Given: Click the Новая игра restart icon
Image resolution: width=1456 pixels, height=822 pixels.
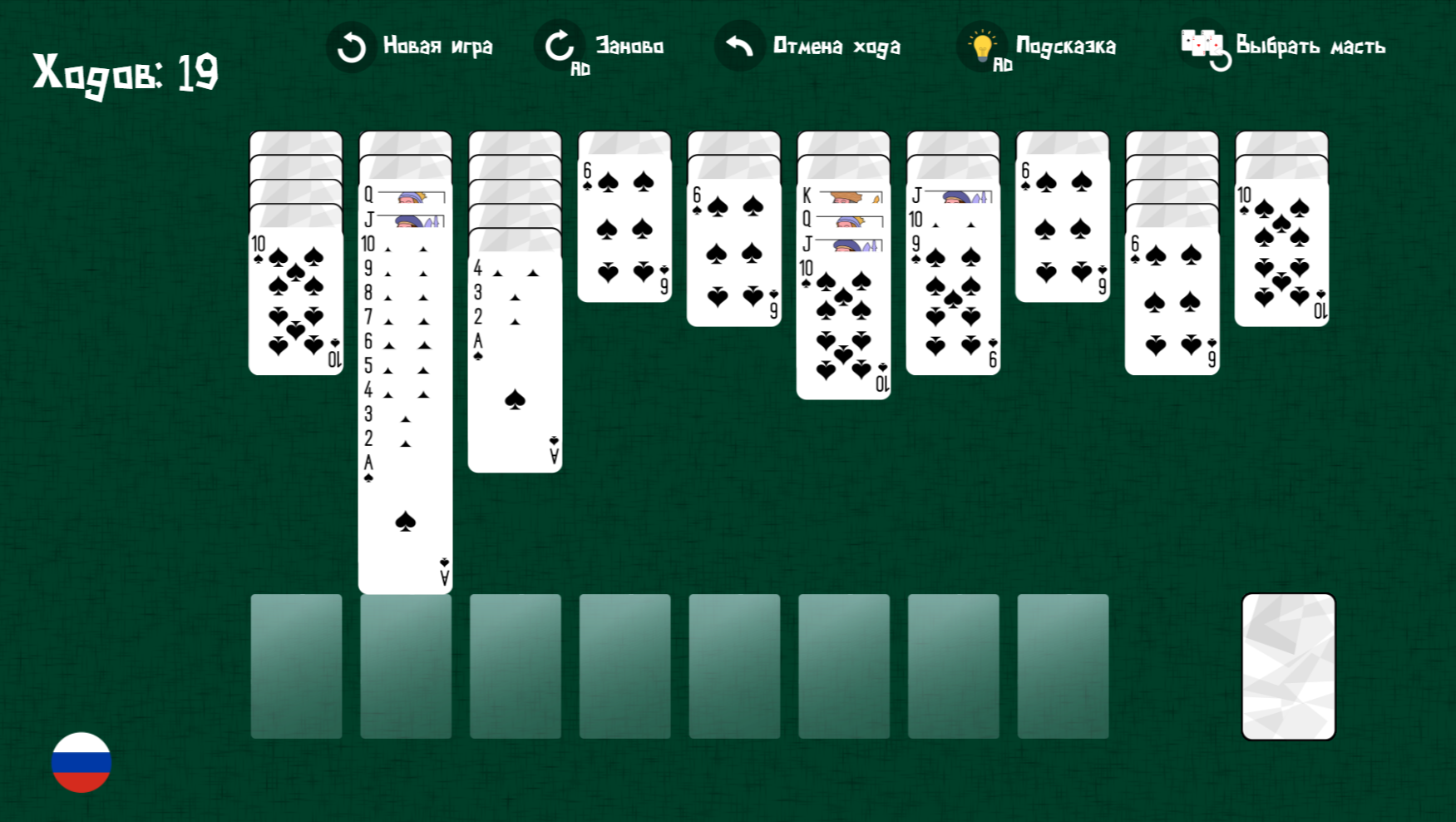Looking at the screenshot, I should (x=350, y=46).
